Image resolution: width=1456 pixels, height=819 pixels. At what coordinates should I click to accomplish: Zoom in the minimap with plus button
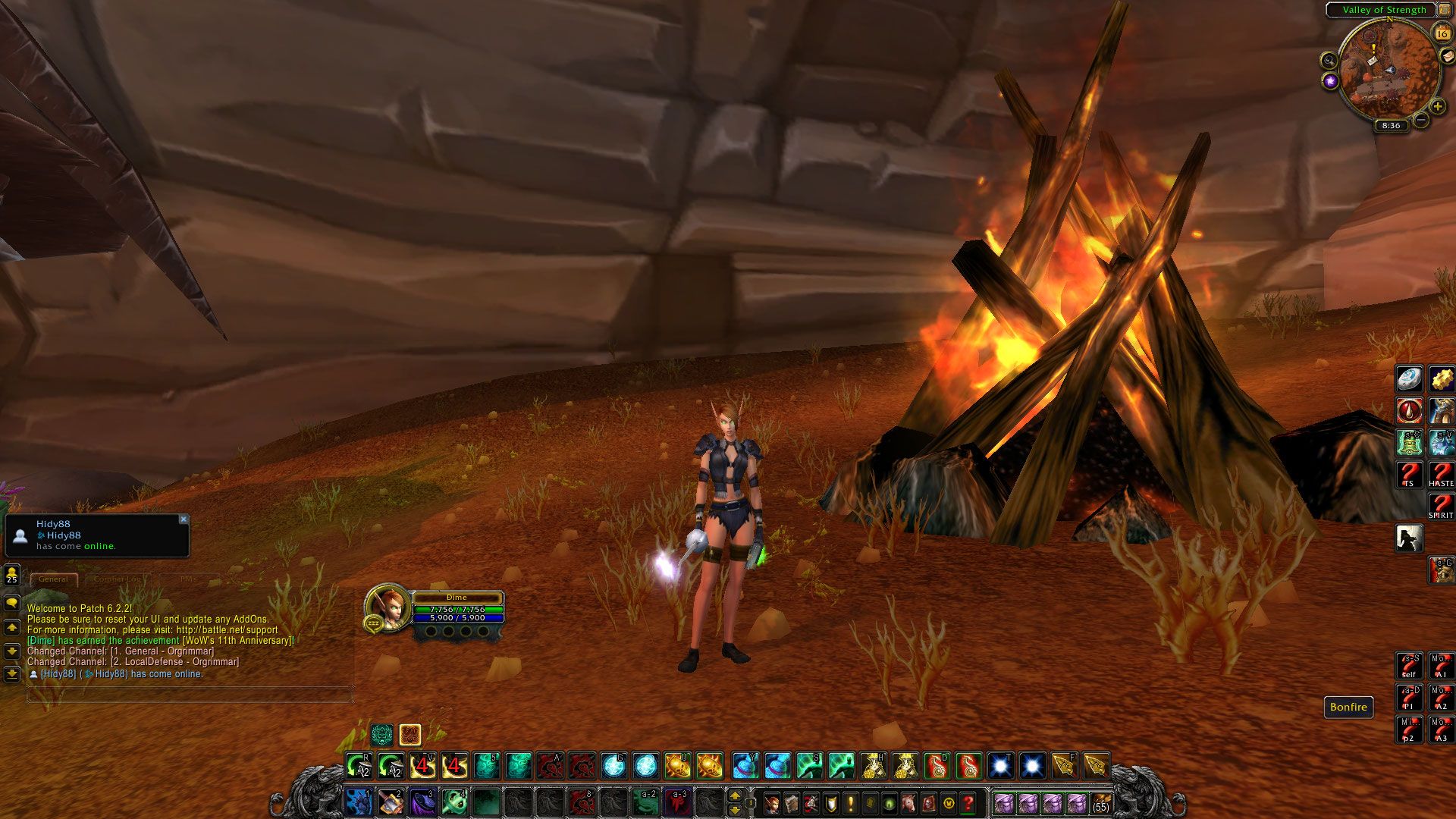click(1437, 107)
